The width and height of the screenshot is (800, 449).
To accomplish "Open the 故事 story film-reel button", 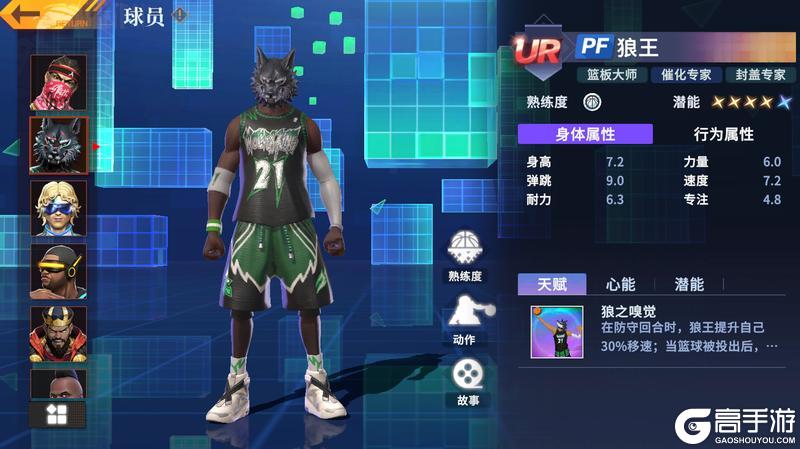I will 465,378.
